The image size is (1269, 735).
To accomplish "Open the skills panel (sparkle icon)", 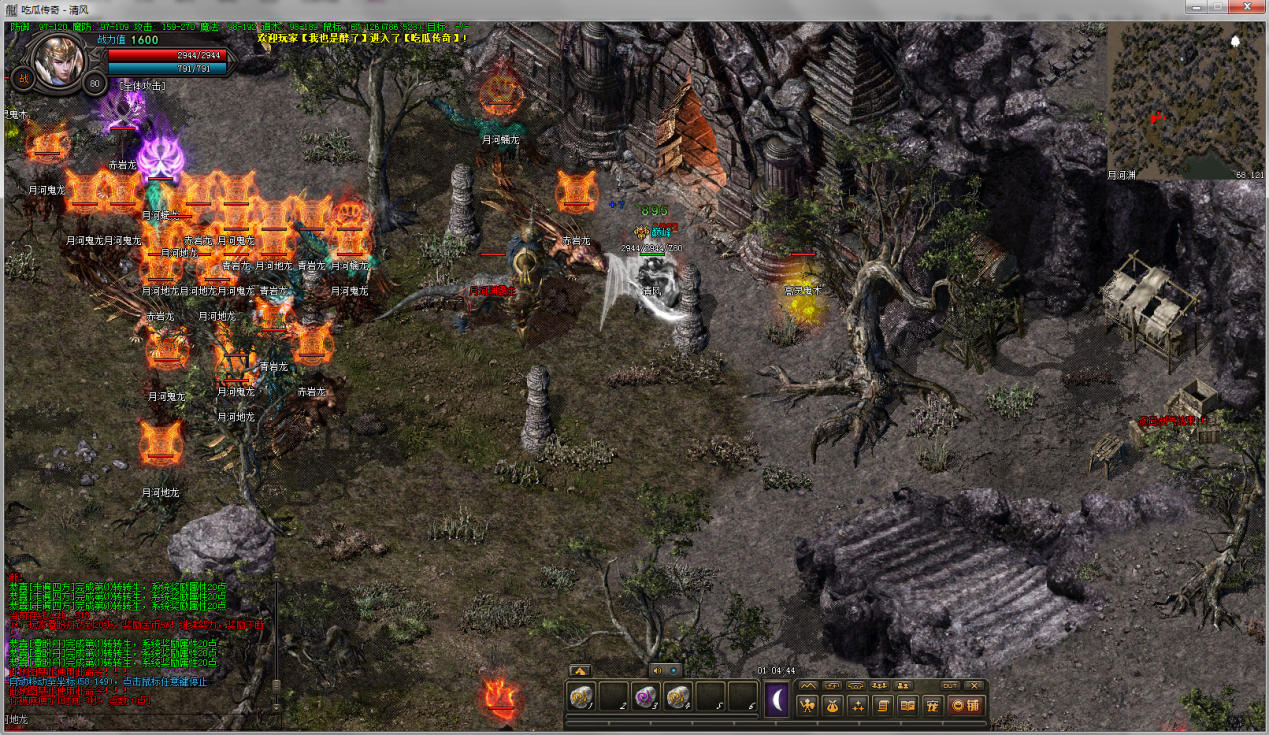I will [858, 705].
